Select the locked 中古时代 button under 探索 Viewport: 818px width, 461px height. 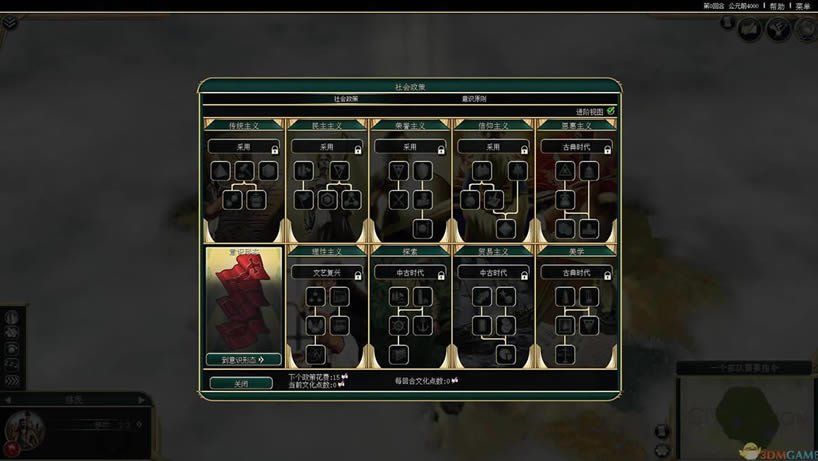[410, 272]
